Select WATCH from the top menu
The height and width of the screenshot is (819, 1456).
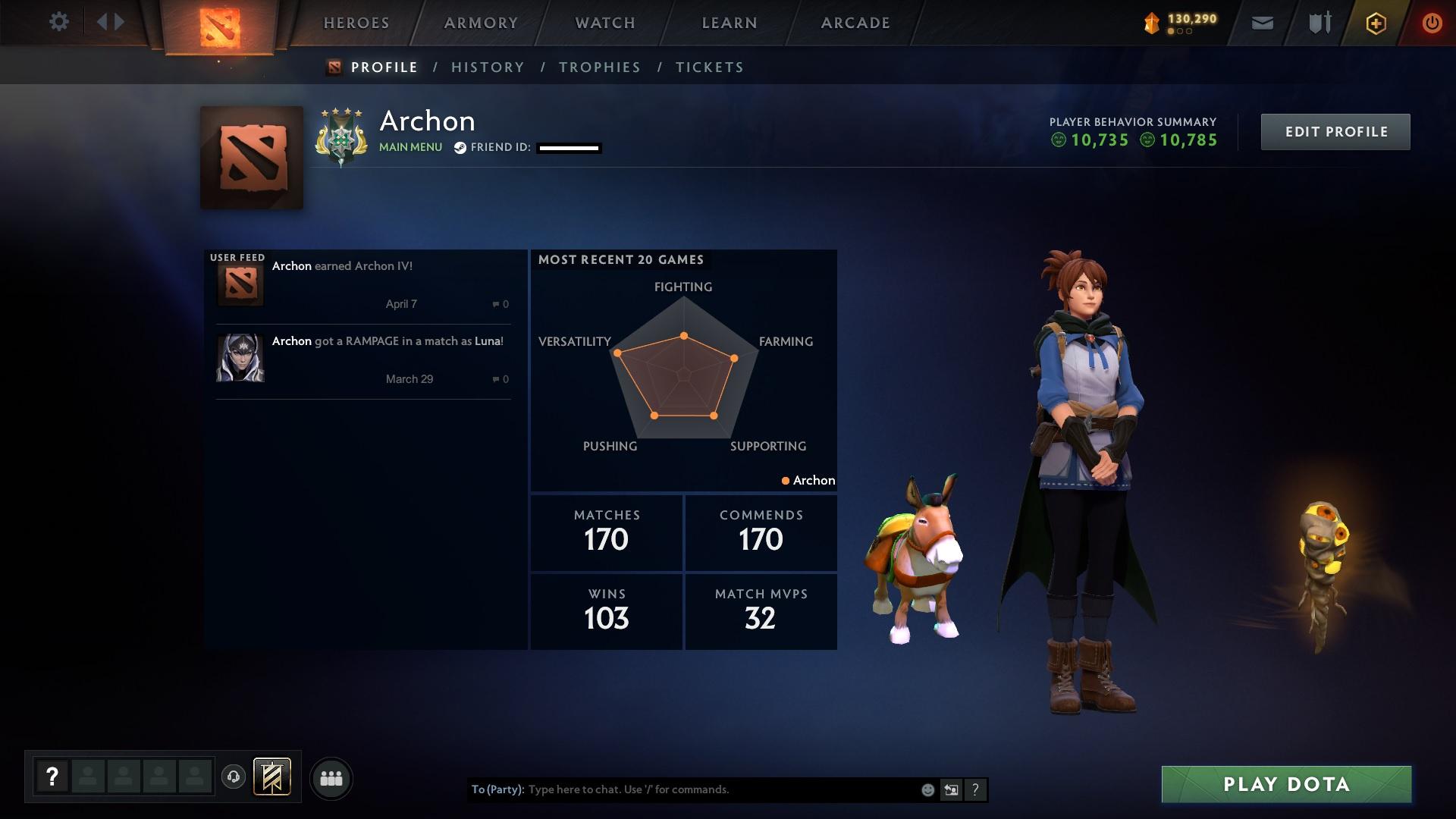click(604, 23)
